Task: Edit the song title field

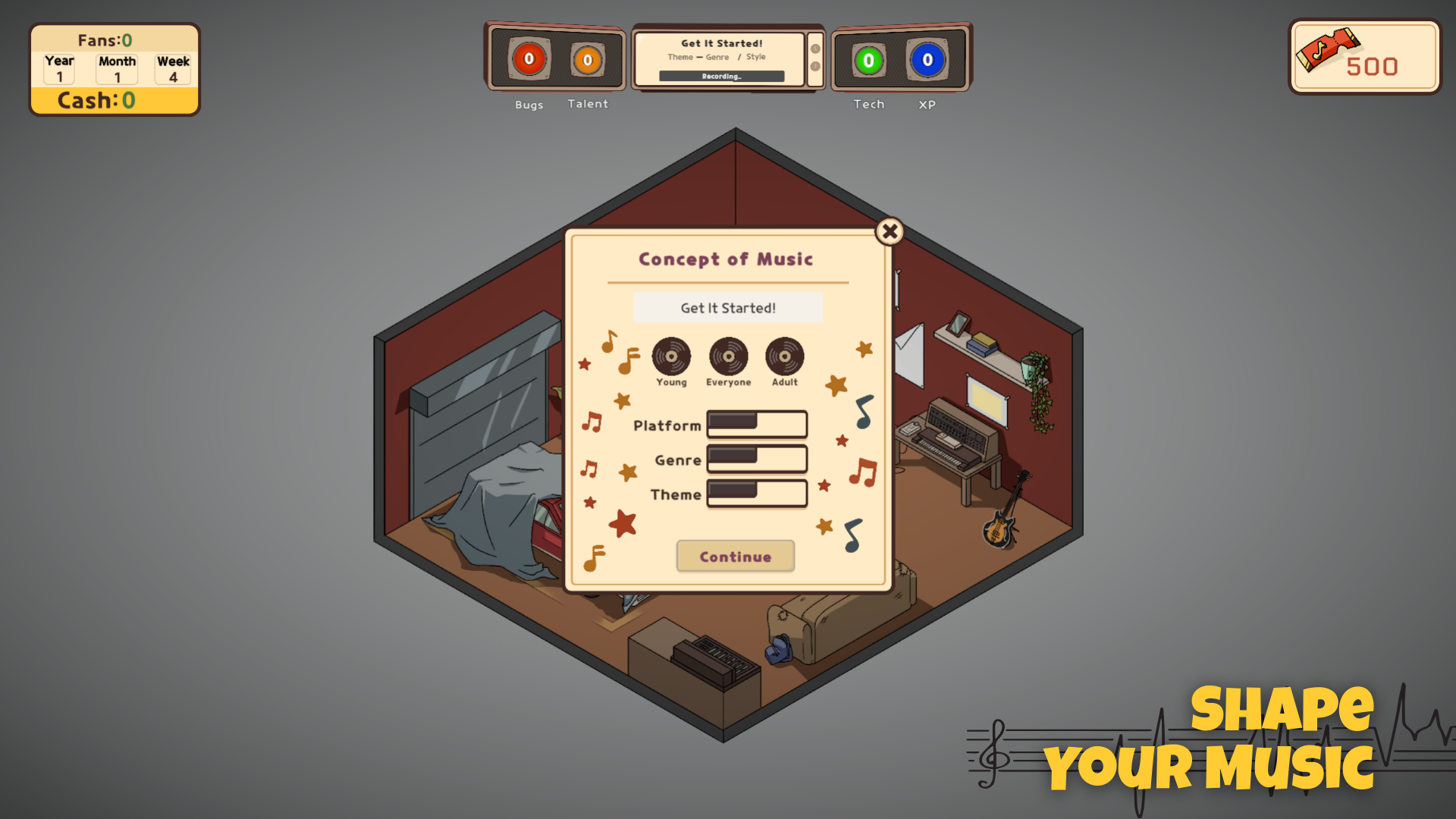Action: click(x=727, y=308)
